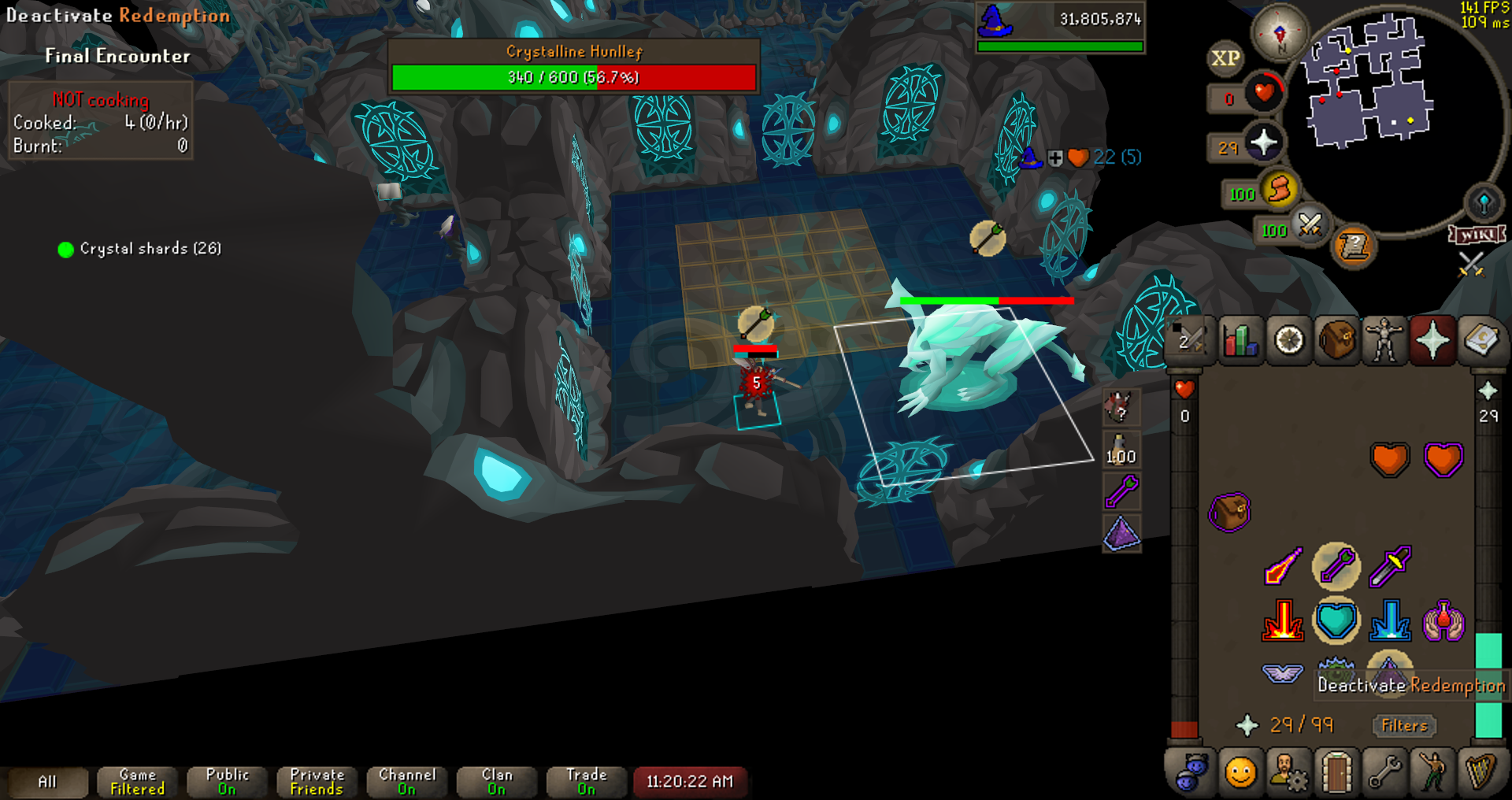Open the Music Player harp tab
Viewport: 1512px width, 800px height.
tap(1481, 772)
